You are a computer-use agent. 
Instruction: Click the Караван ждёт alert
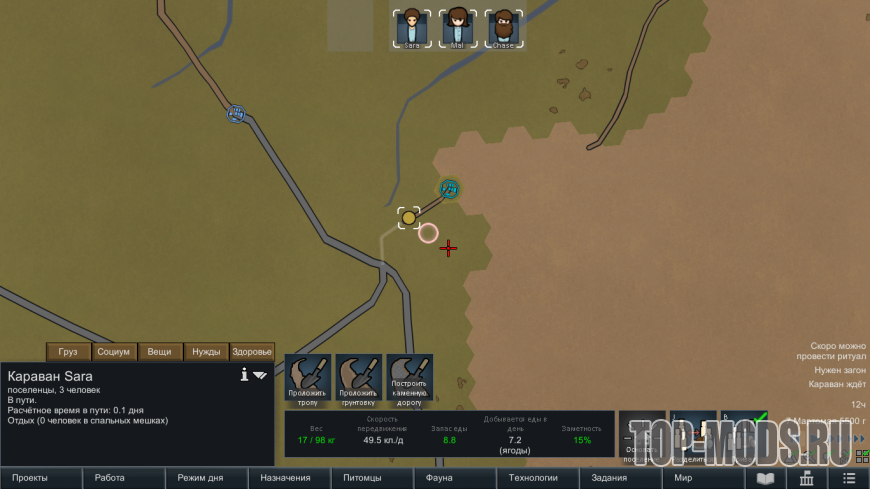837,384
